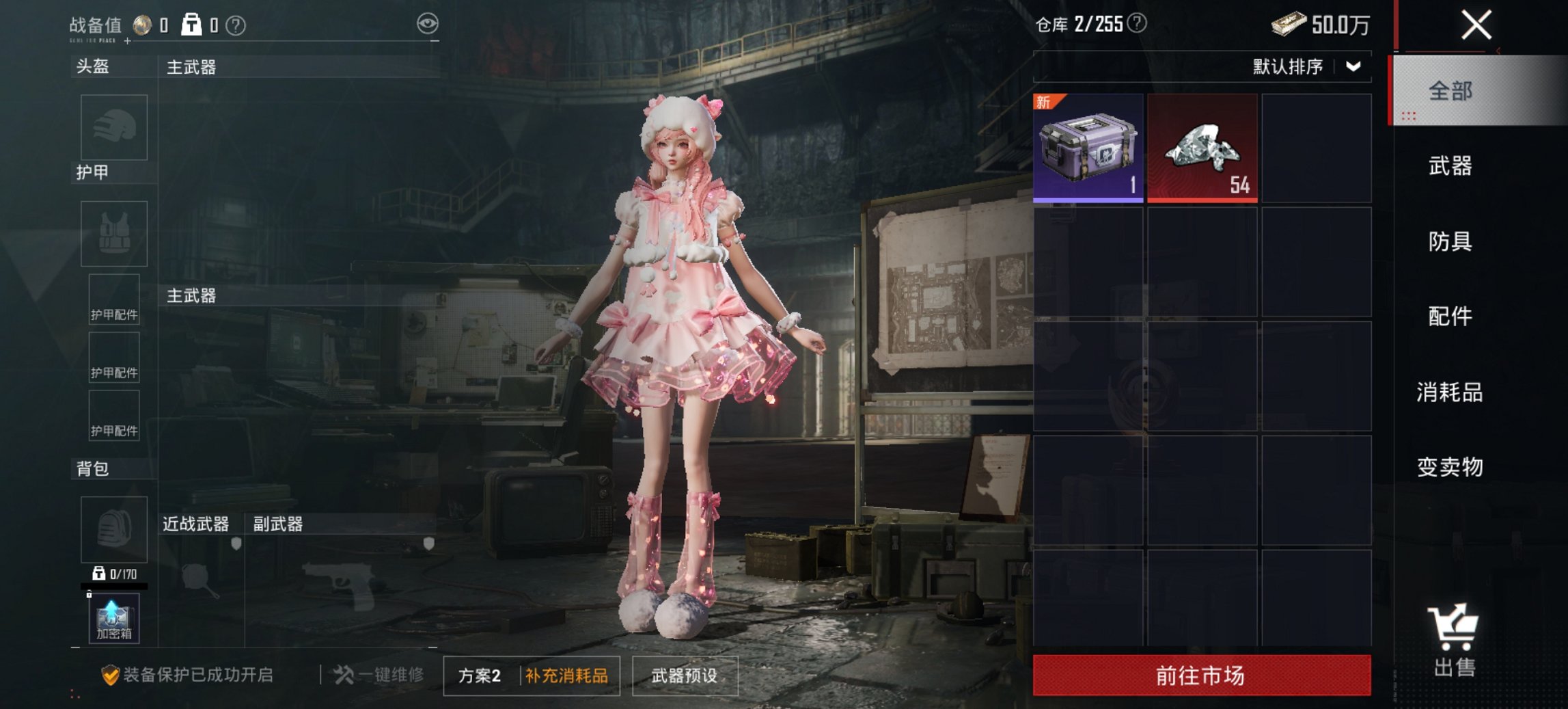The width and height of the screenshot is (1568, 709).
Task: Click the eye preview icon near 战备值
Action: tap(428, 23)
